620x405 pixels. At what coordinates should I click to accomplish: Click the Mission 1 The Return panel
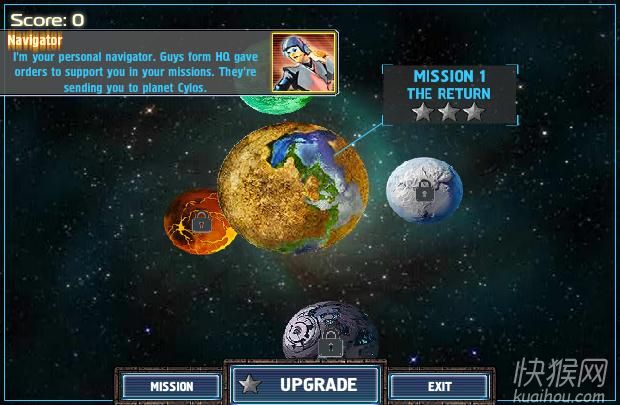[x=448, y=95]
